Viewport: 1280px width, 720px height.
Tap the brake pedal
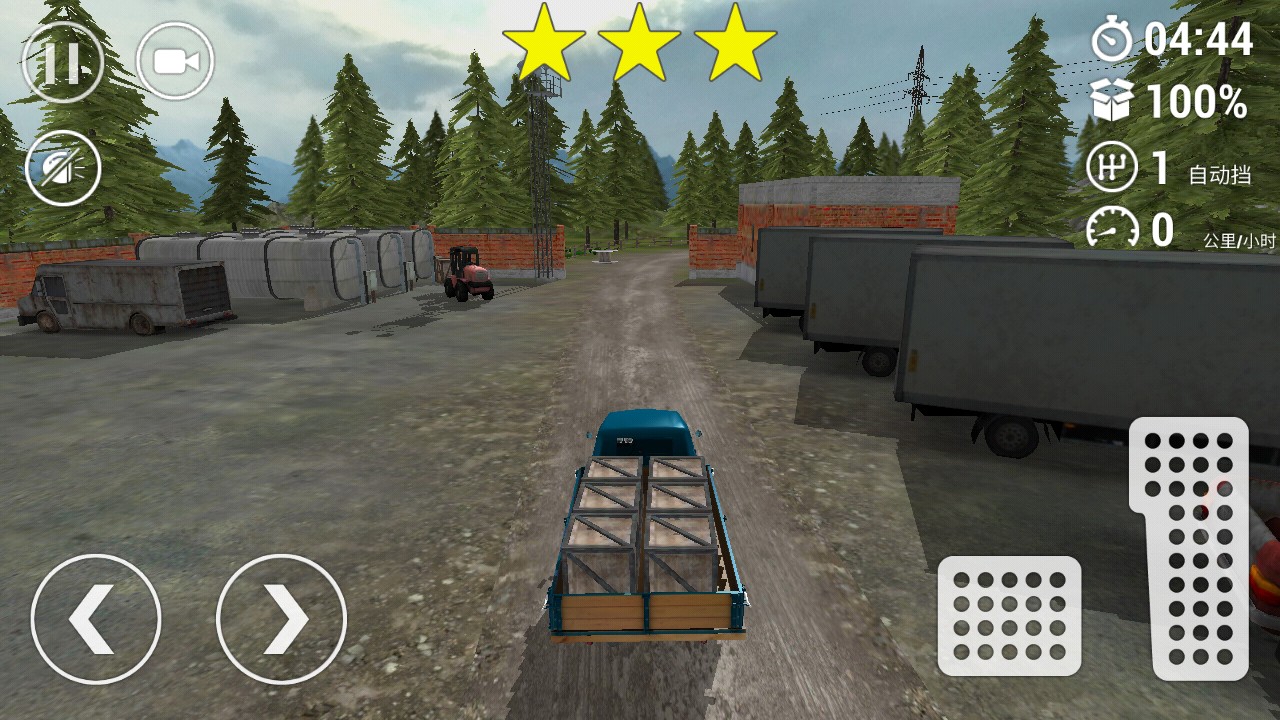(1009, 615)
